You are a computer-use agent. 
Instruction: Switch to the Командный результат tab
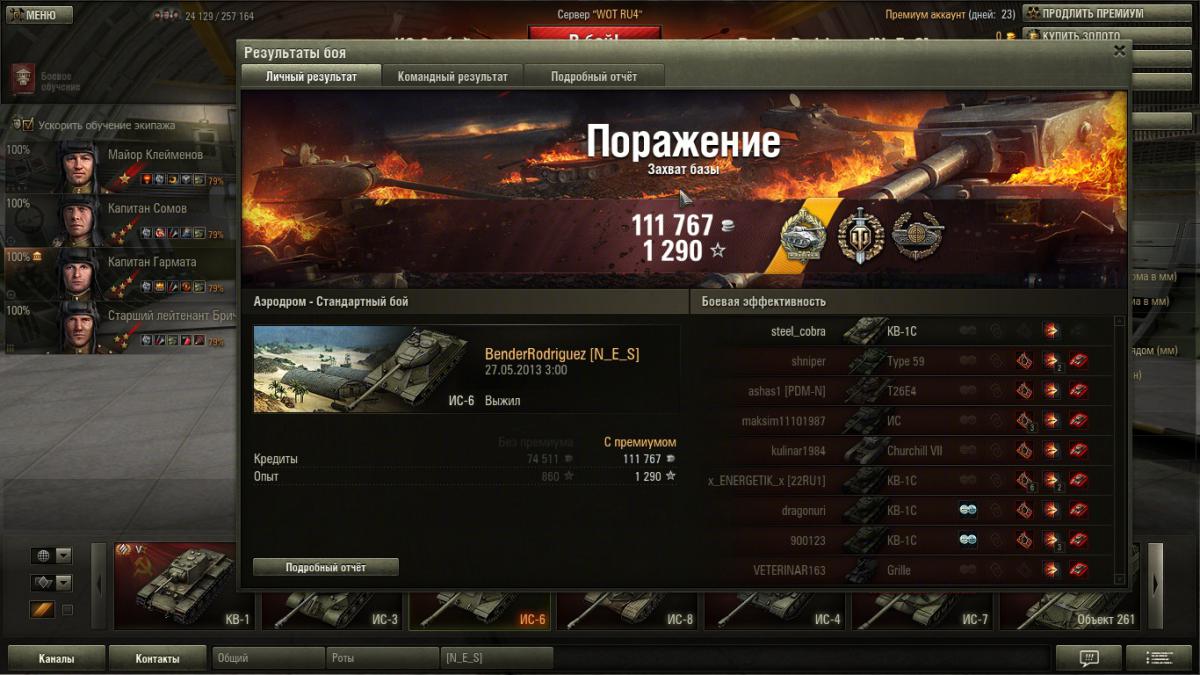[x=452, y=77]
